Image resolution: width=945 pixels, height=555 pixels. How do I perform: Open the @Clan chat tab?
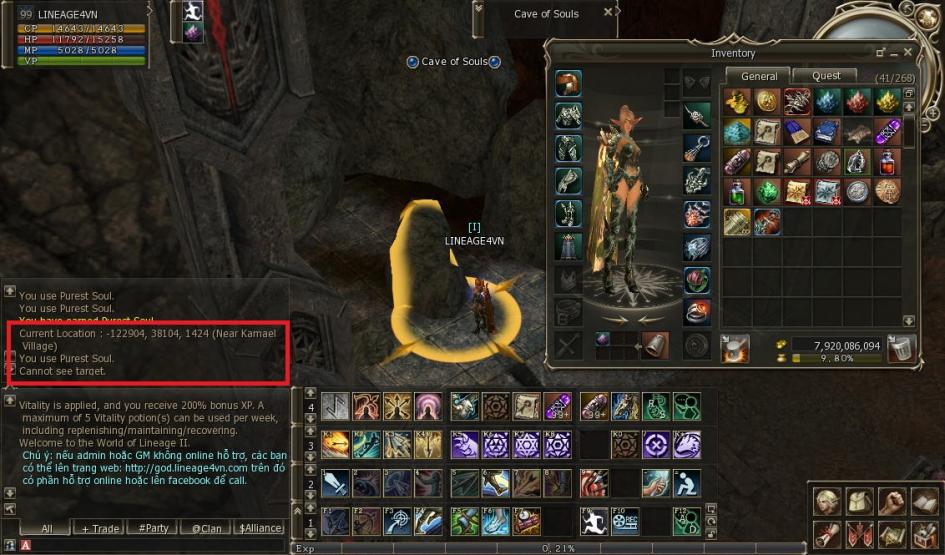pos(207,528)
